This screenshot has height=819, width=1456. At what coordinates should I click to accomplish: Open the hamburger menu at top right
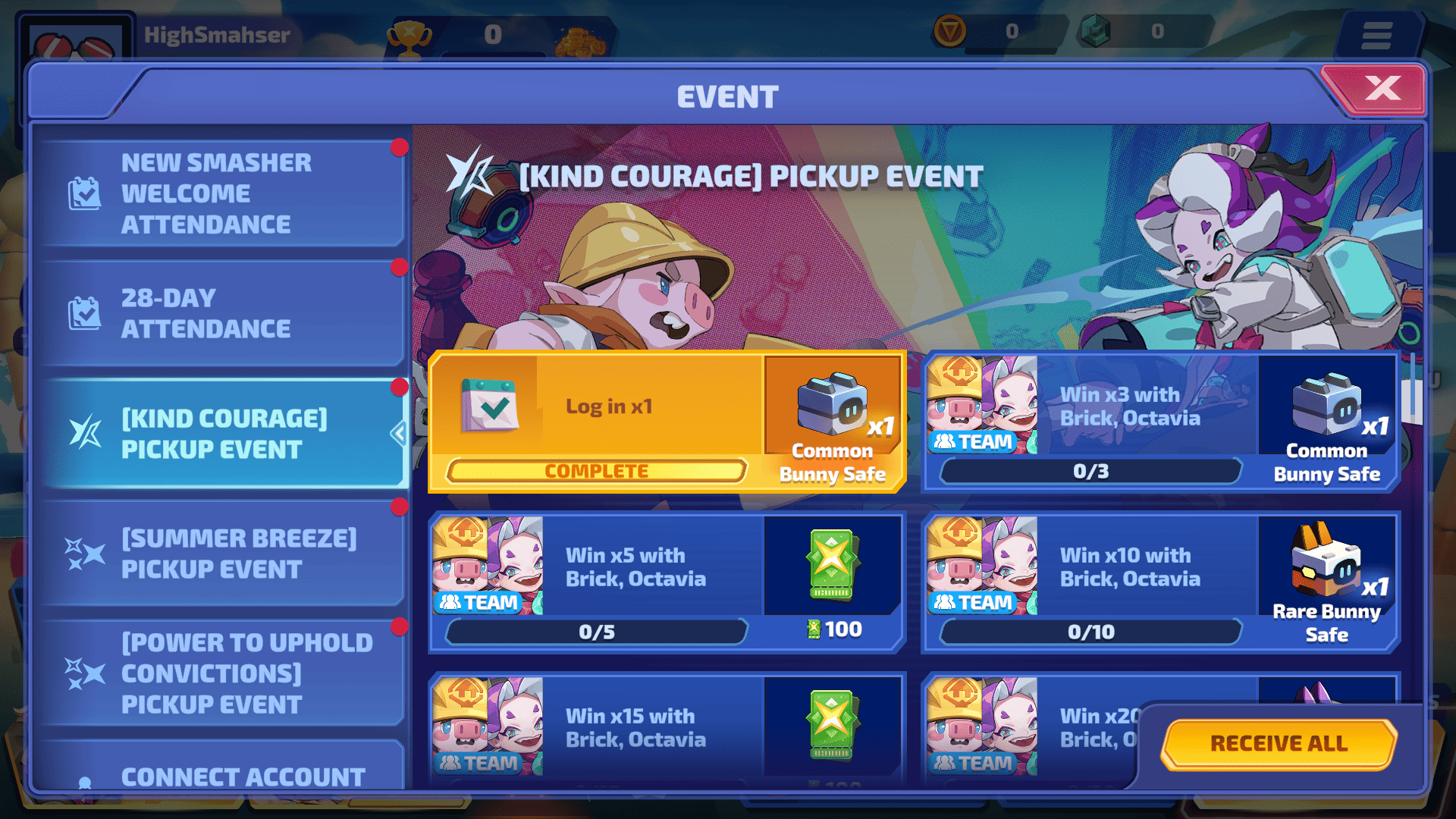click(x=1376, y=35)
